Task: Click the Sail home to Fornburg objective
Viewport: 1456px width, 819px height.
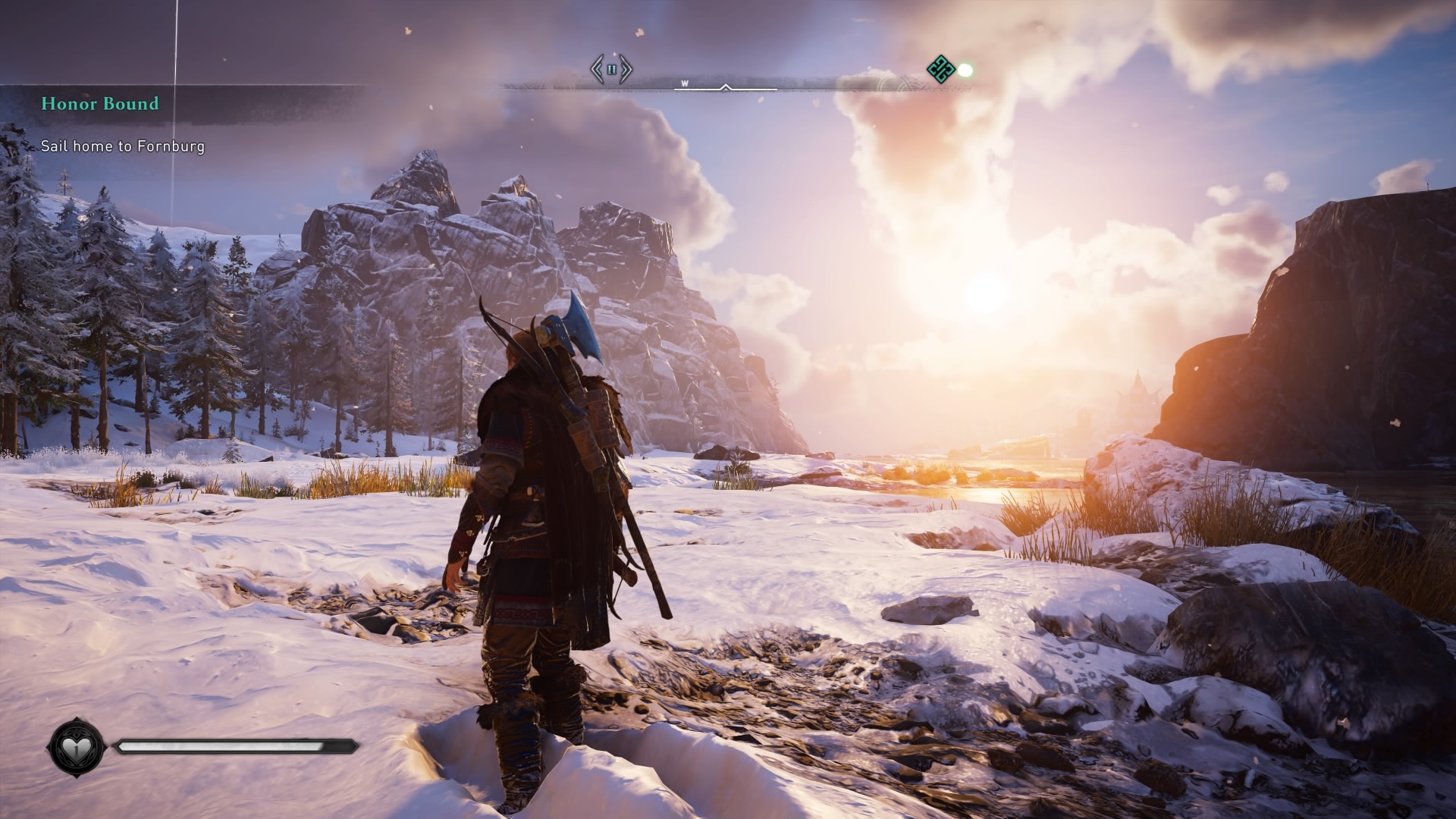Action: pos(123,146)
